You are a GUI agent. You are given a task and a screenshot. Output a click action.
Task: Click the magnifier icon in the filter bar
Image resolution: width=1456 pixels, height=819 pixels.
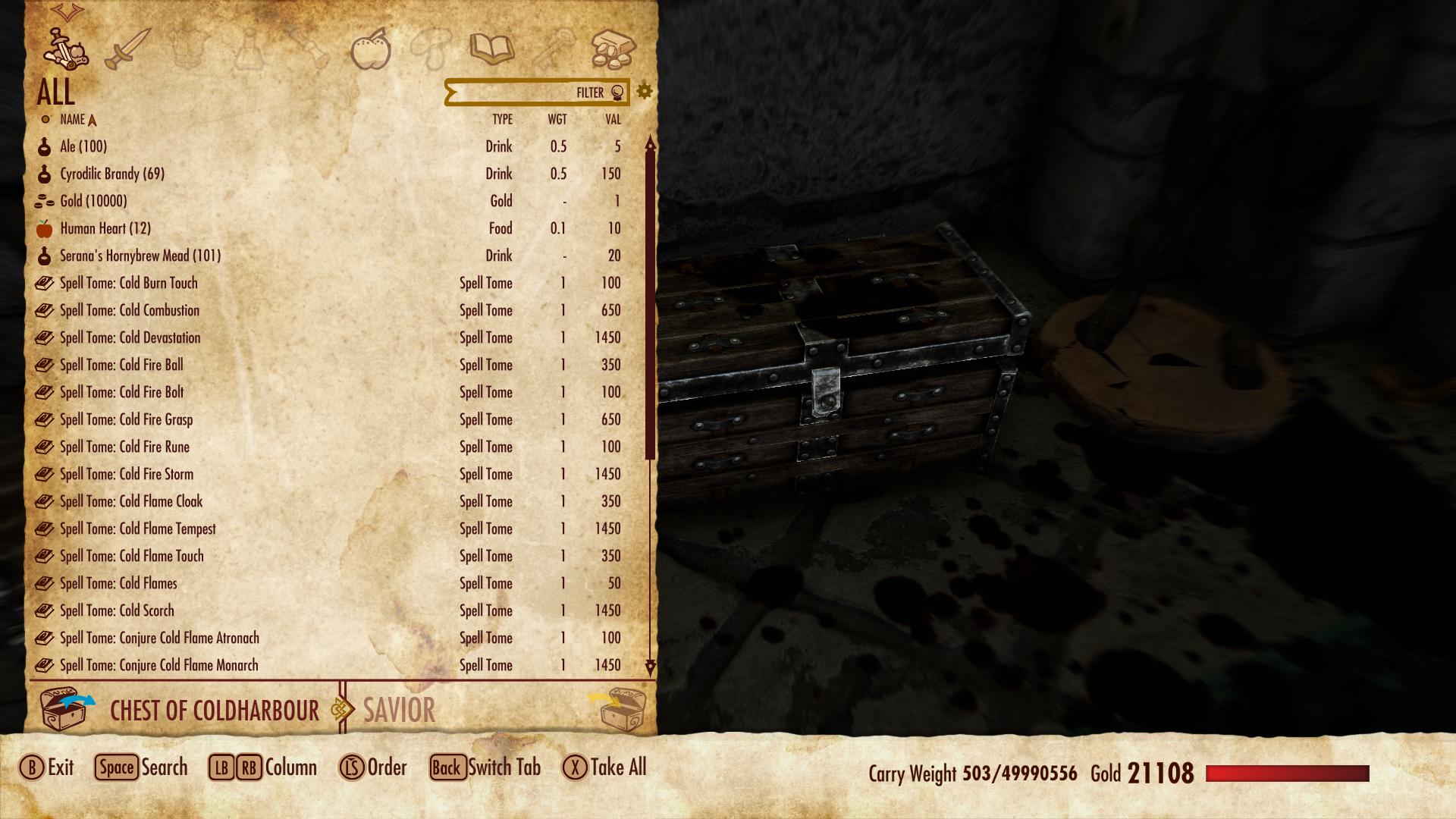[x=616, y=93]
